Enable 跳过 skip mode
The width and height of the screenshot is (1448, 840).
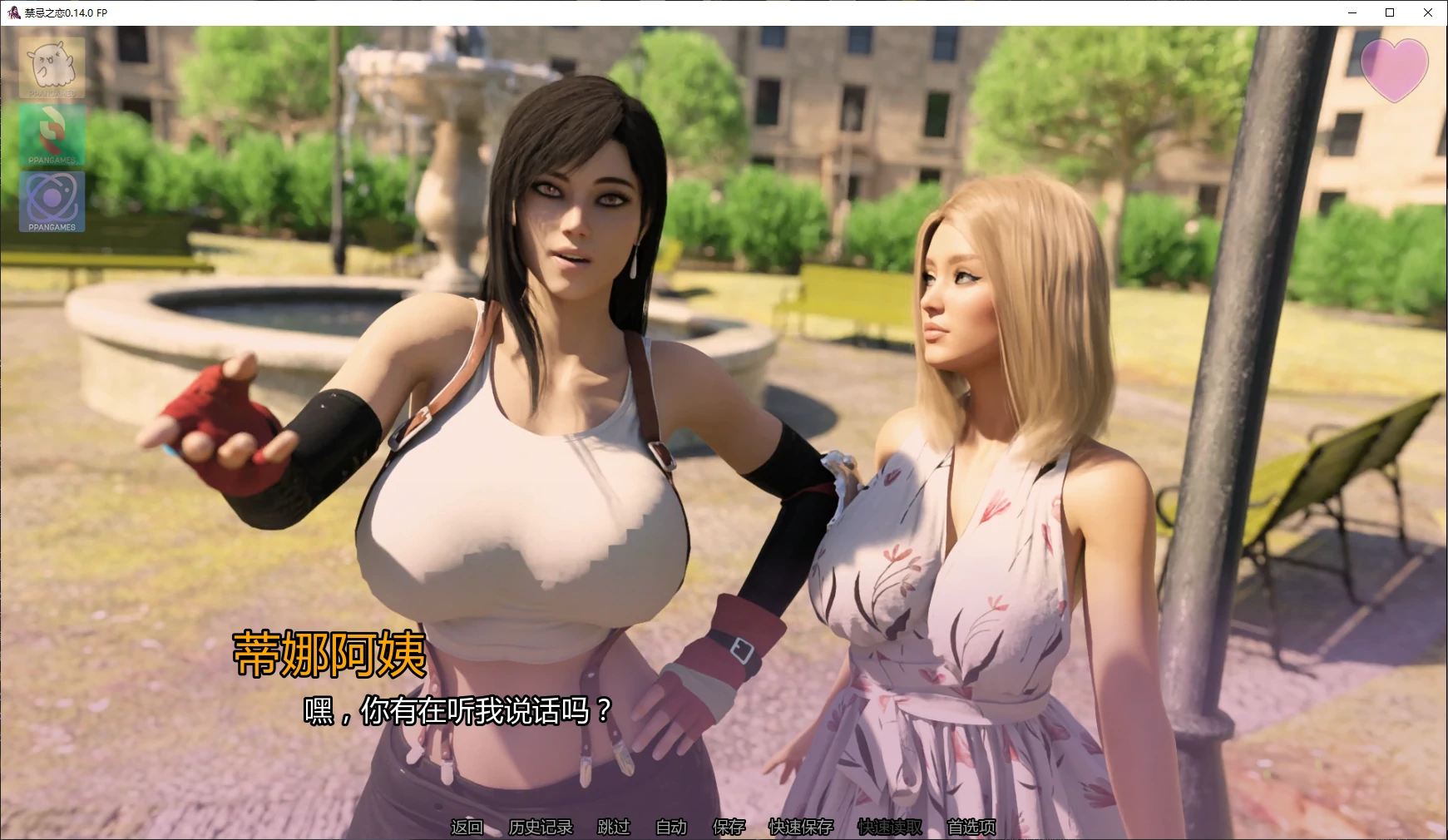pos(612,828)
